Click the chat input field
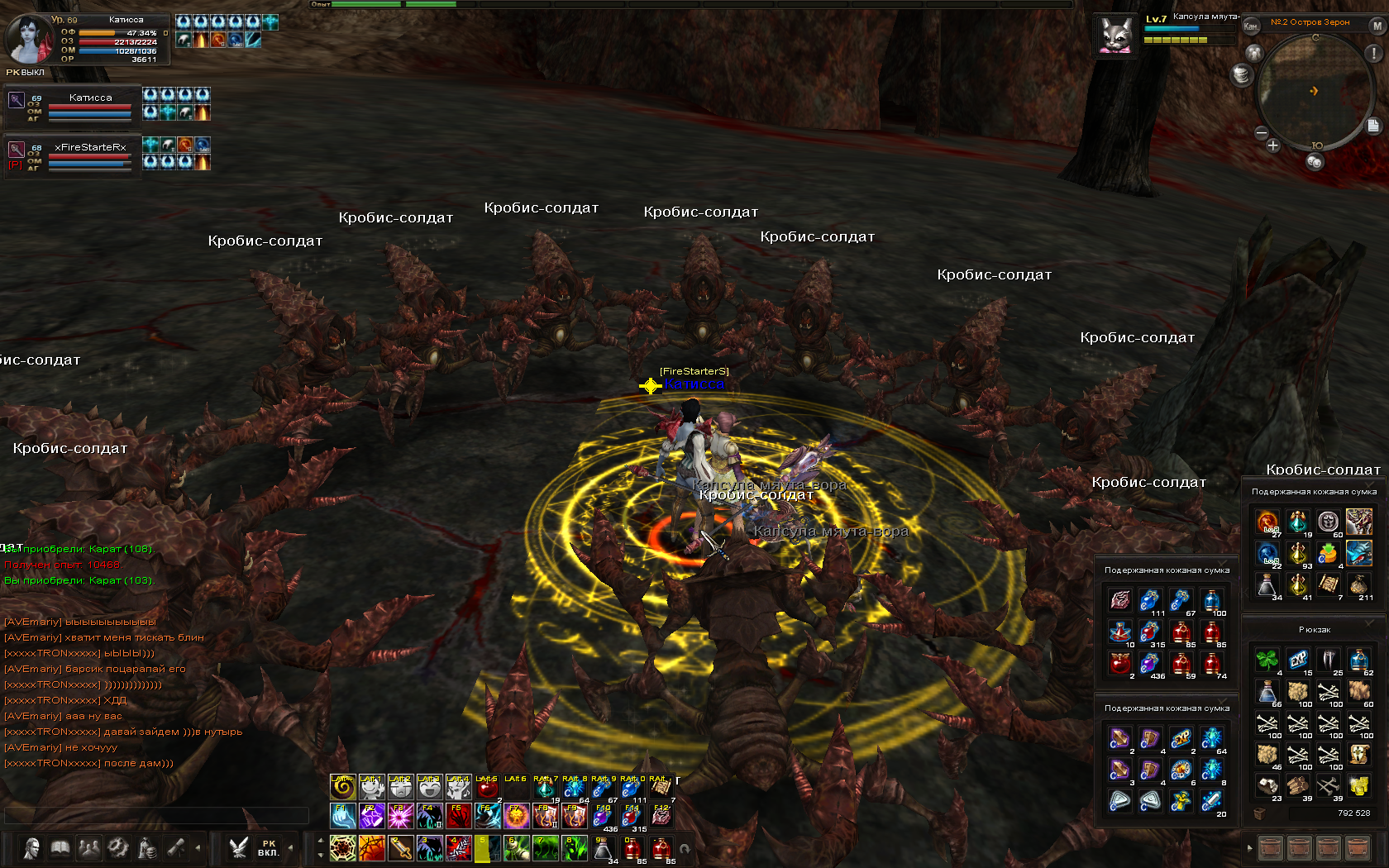The height and width of the screenshot is (868, 1389). point(155,815)
